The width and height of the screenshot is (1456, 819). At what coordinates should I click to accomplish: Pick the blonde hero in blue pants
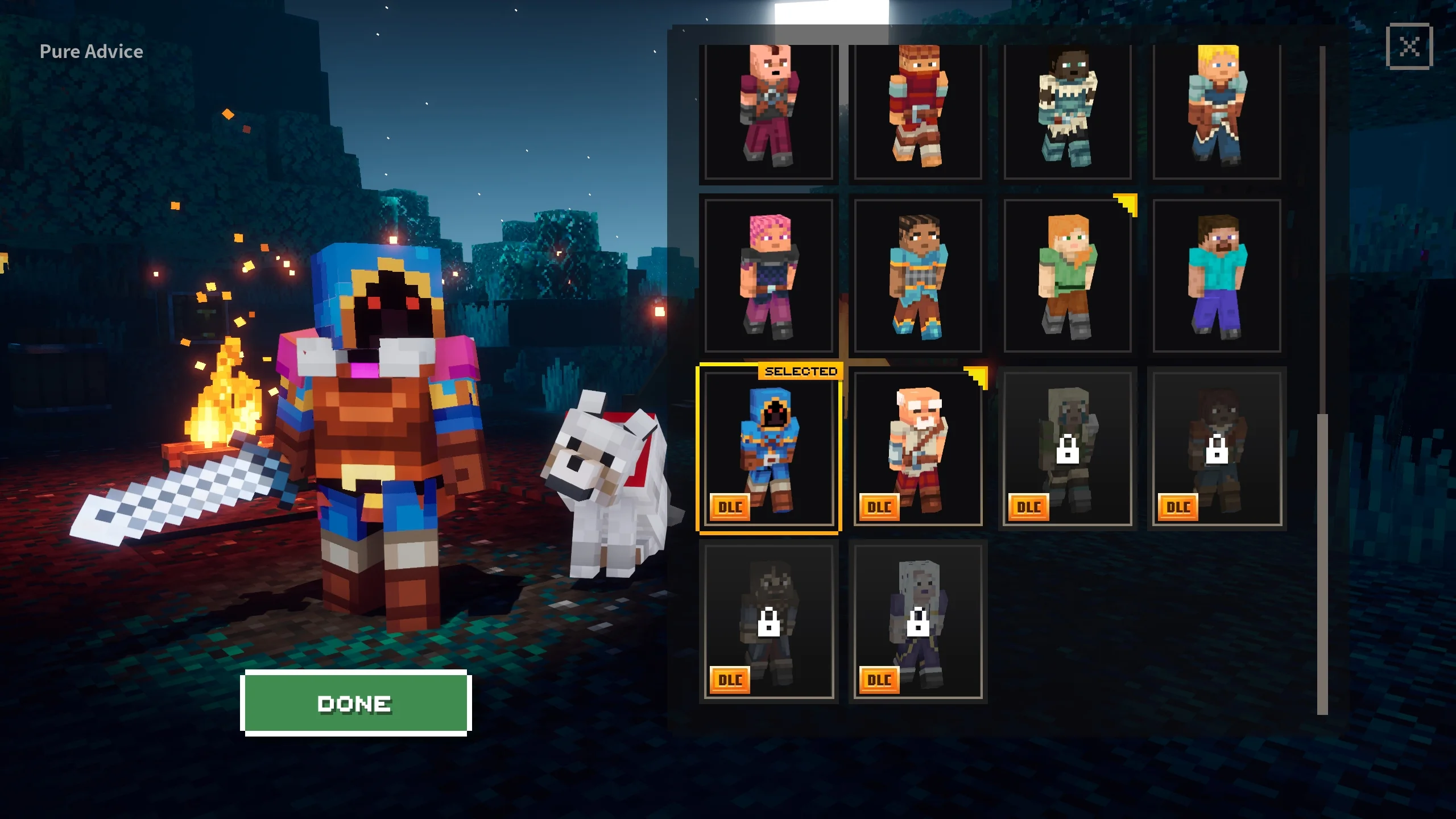pyautogui.click(x=1217, y=111)
